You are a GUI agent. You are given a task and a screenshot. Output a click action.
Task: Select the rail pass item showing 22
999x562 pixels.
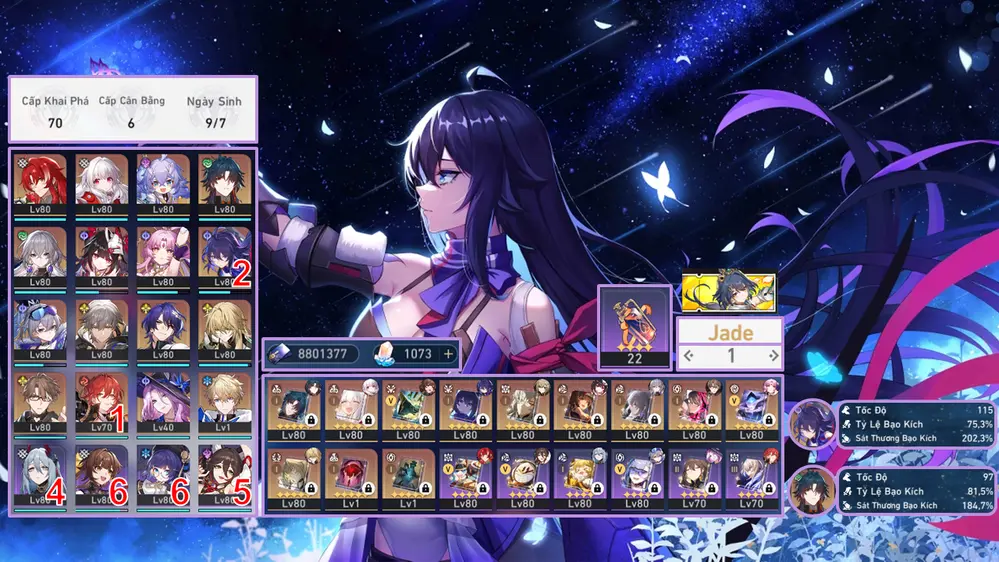coord(634,327)
